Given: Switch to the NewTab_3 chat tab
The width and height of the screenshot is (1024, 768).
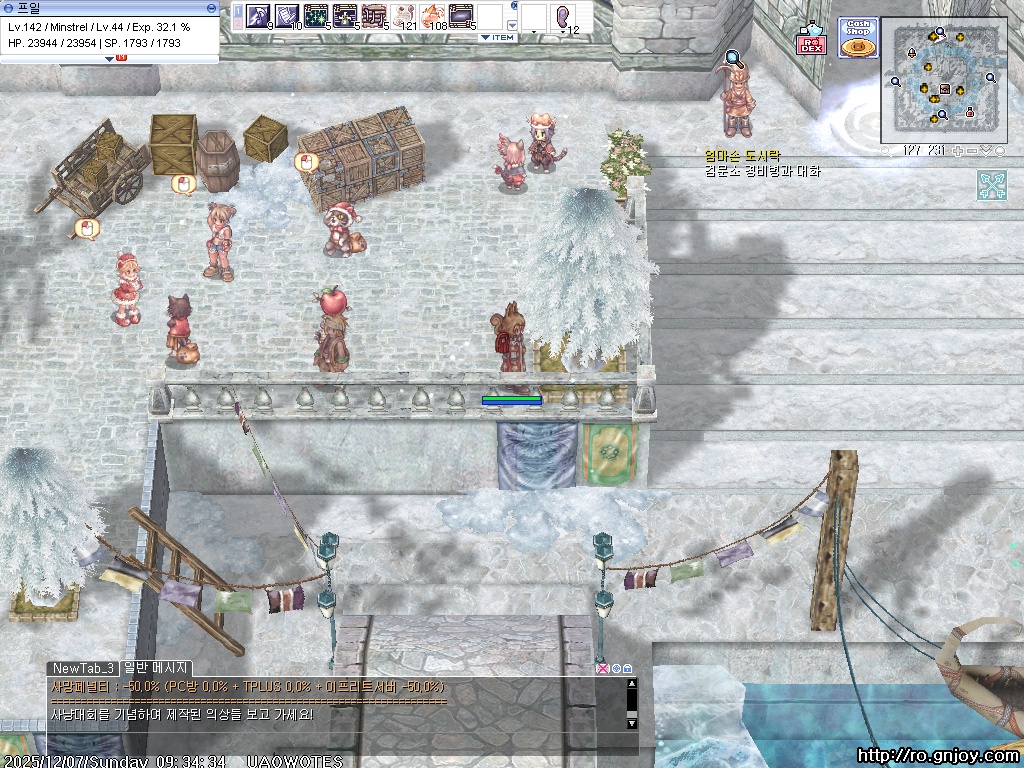Looking at the screenshot, I should pyautogui.click(x=83, y=668).
